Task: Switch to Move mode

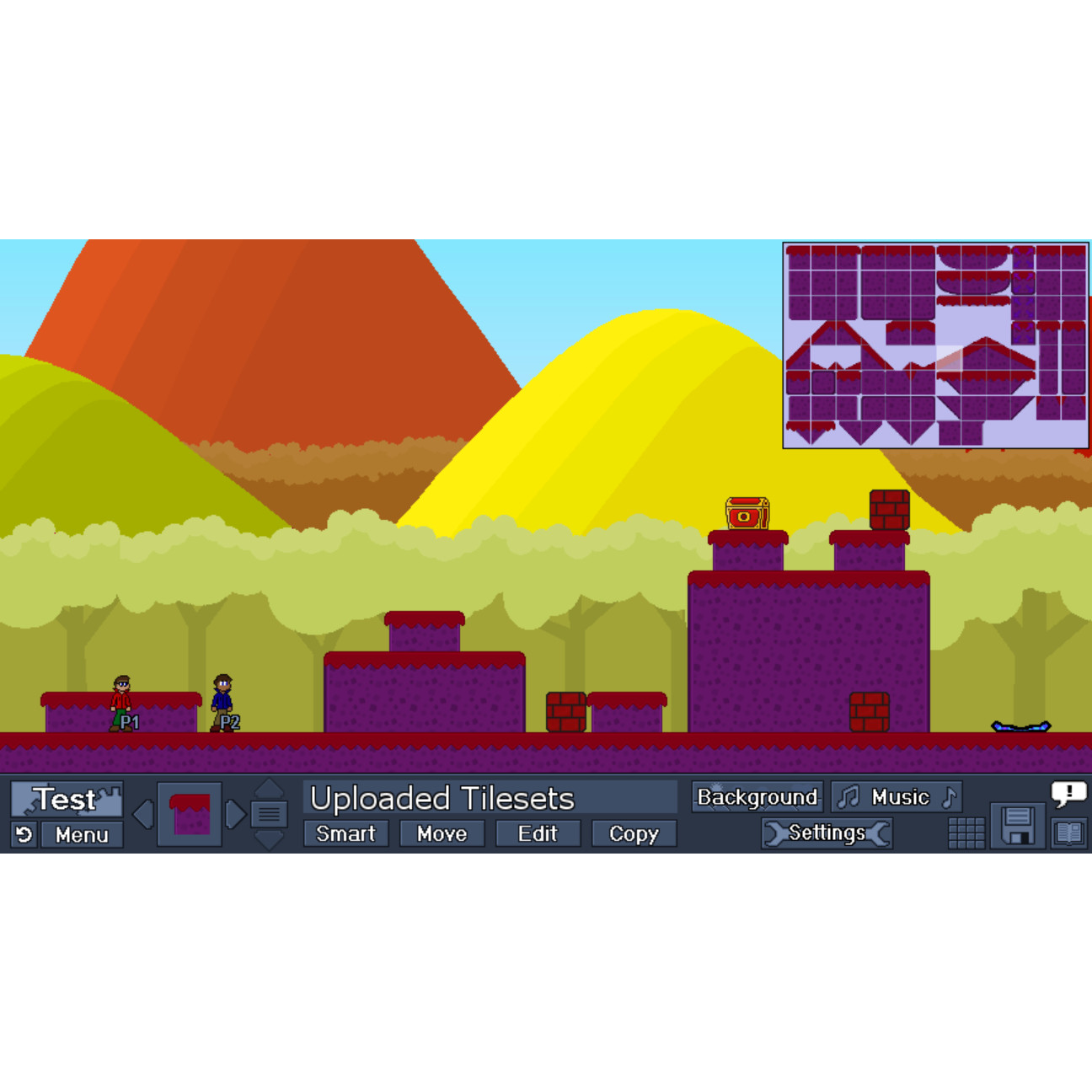Action: [441, 833]
